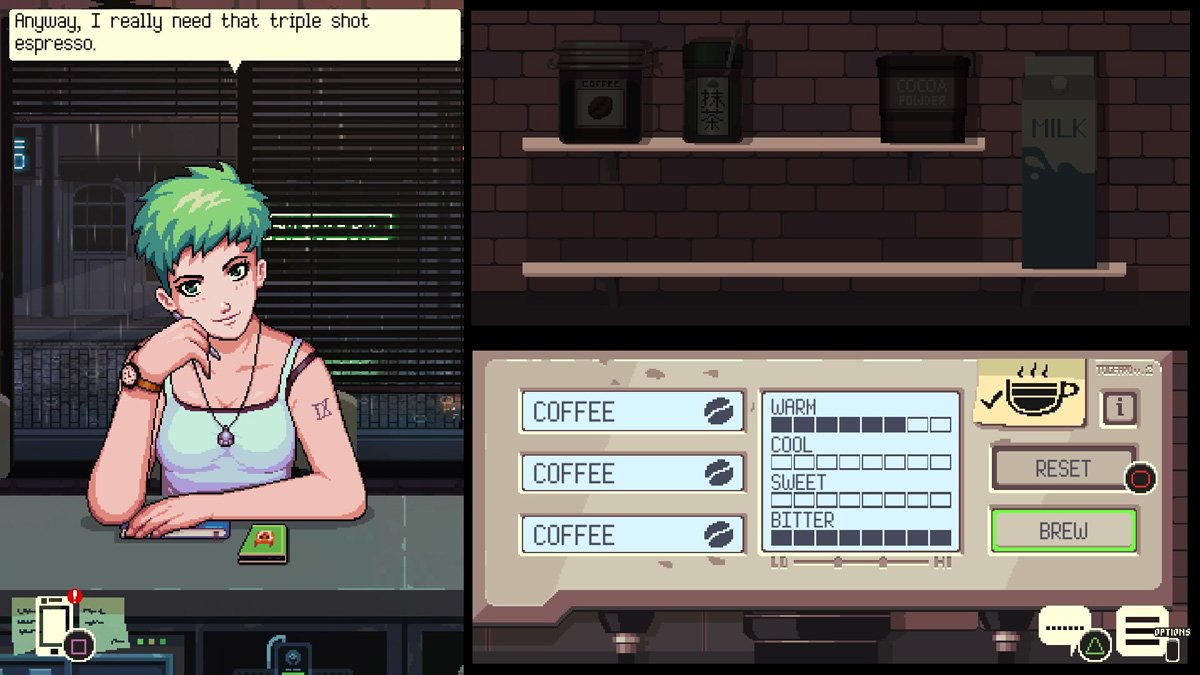Pick the cocoa powder container
Image resolution: width=1200 pixels, height=675 pixels.
point(922,96)
